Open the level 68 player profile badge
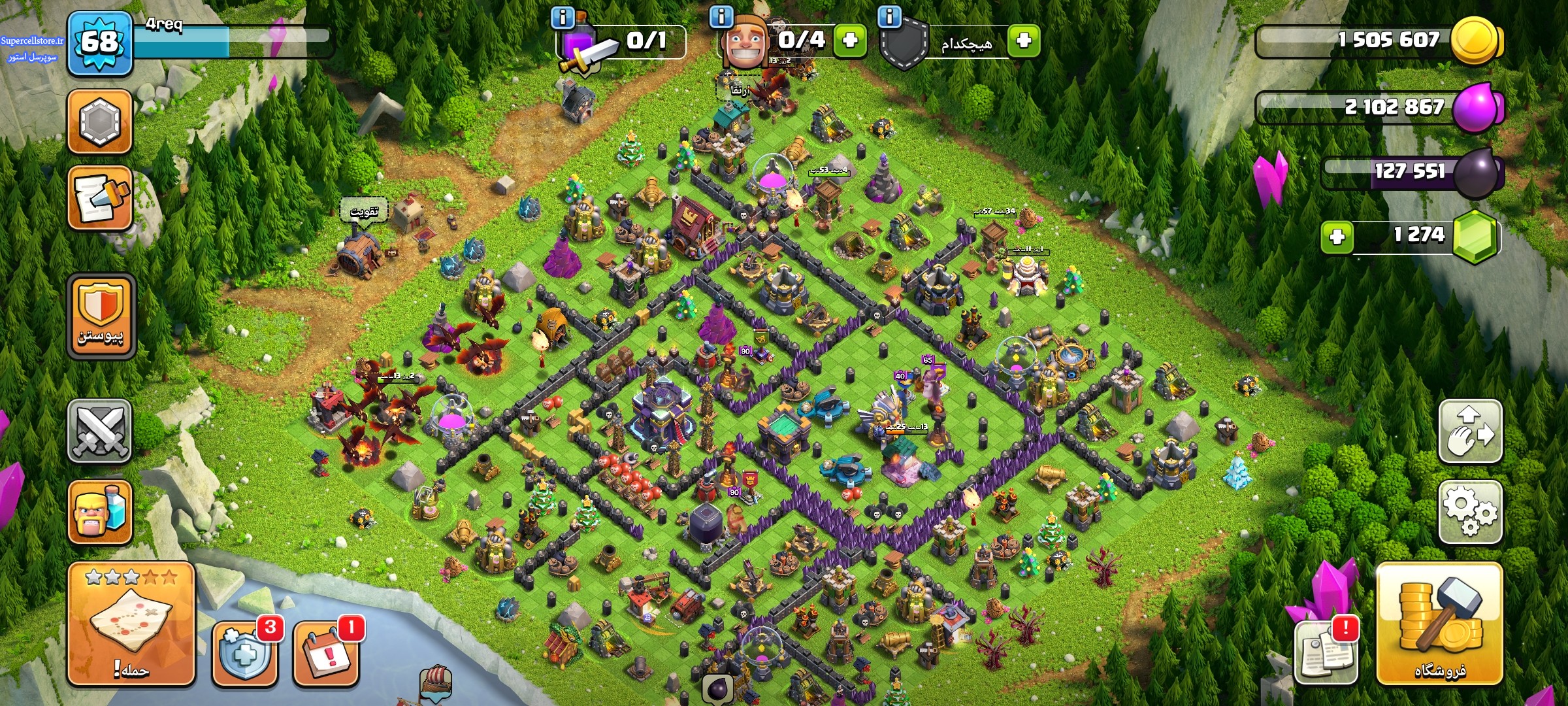Image resolution: width=1568 pixels, height=706 pixels. pyautogui.click(x=100, y=43)
